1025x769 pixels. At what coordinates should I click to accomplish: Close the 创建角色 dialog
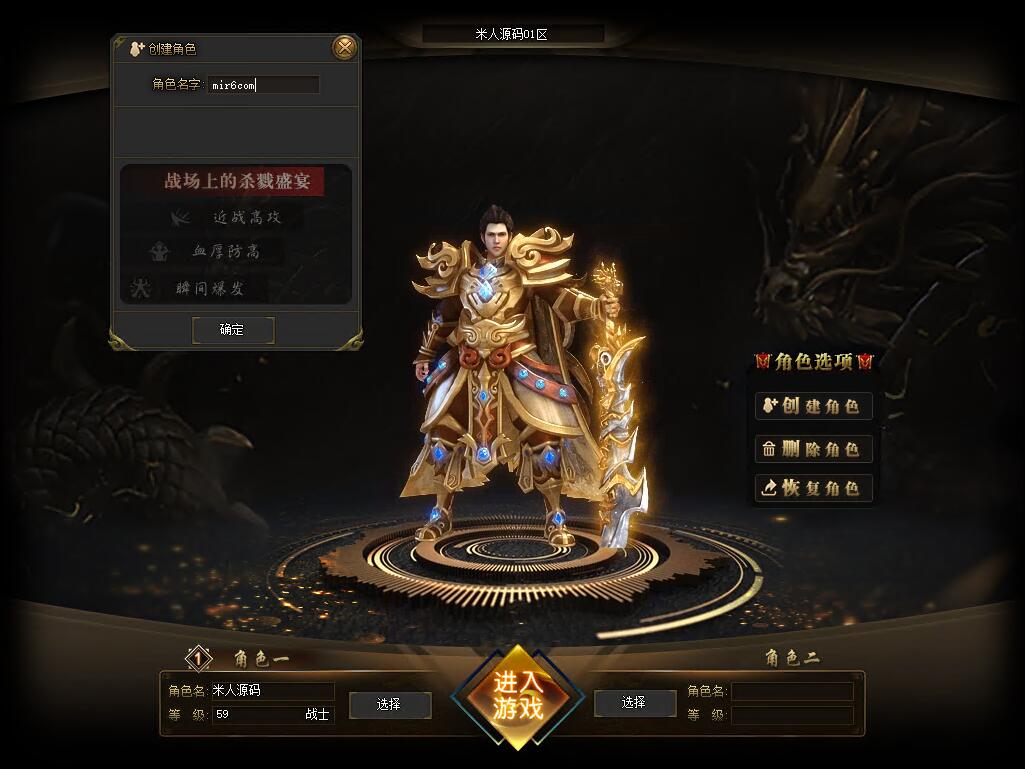tap(344, 47)
